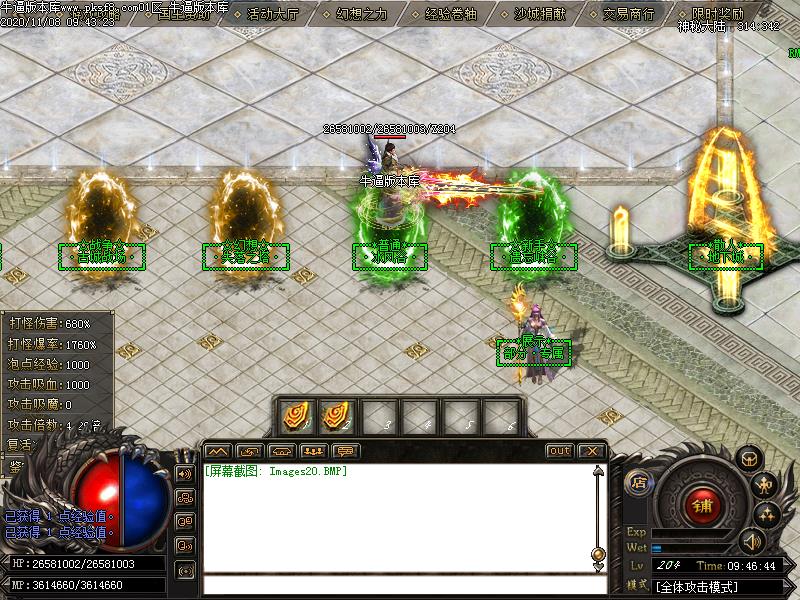The image size is (800, 600).
Task: Toggle the top chat channel speaker button
Action: pyautogui.click(x=184, y=473)
